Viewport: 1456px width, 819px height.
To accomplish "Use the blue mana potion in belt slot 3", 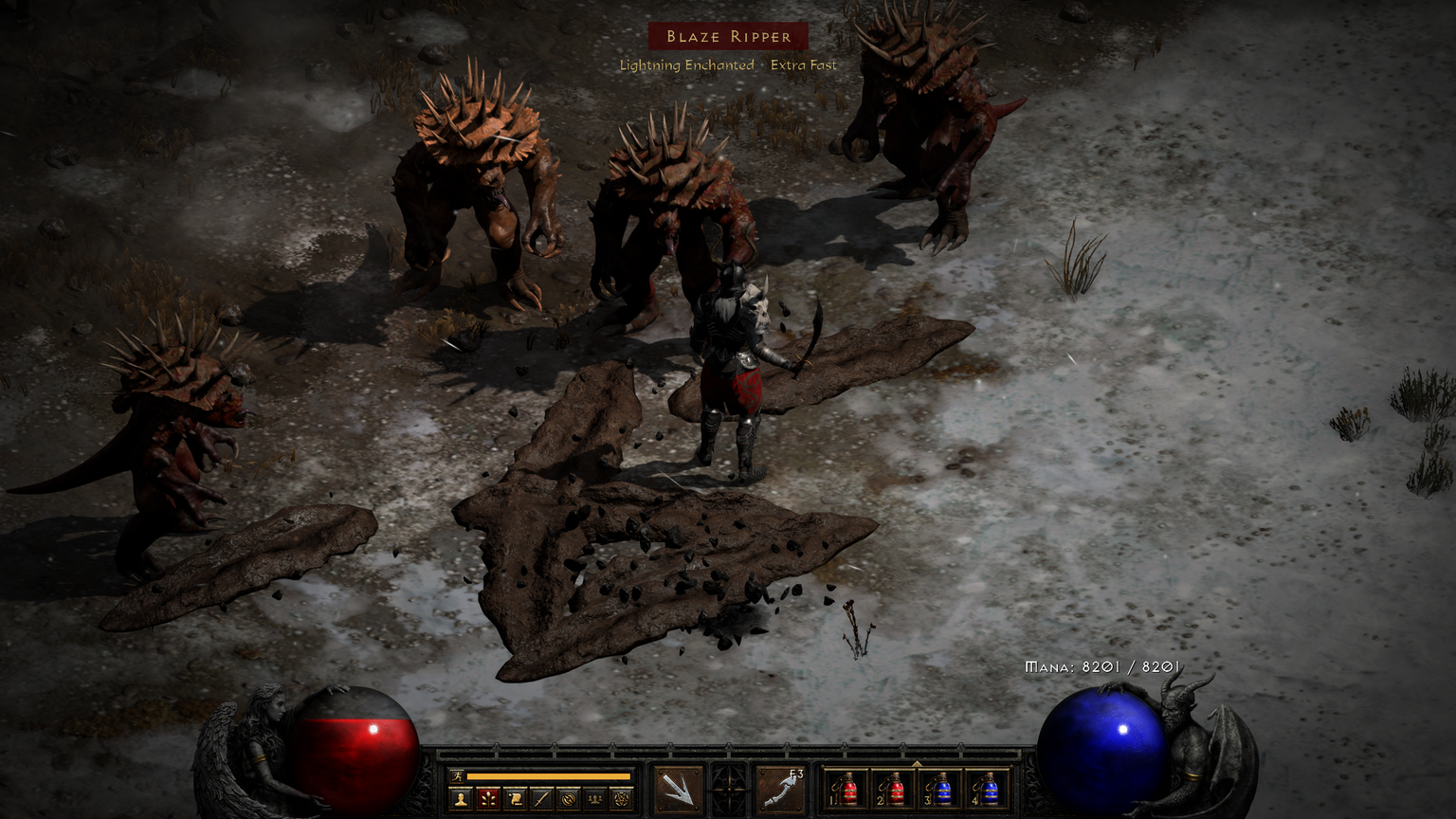I will tap(940, 790).
